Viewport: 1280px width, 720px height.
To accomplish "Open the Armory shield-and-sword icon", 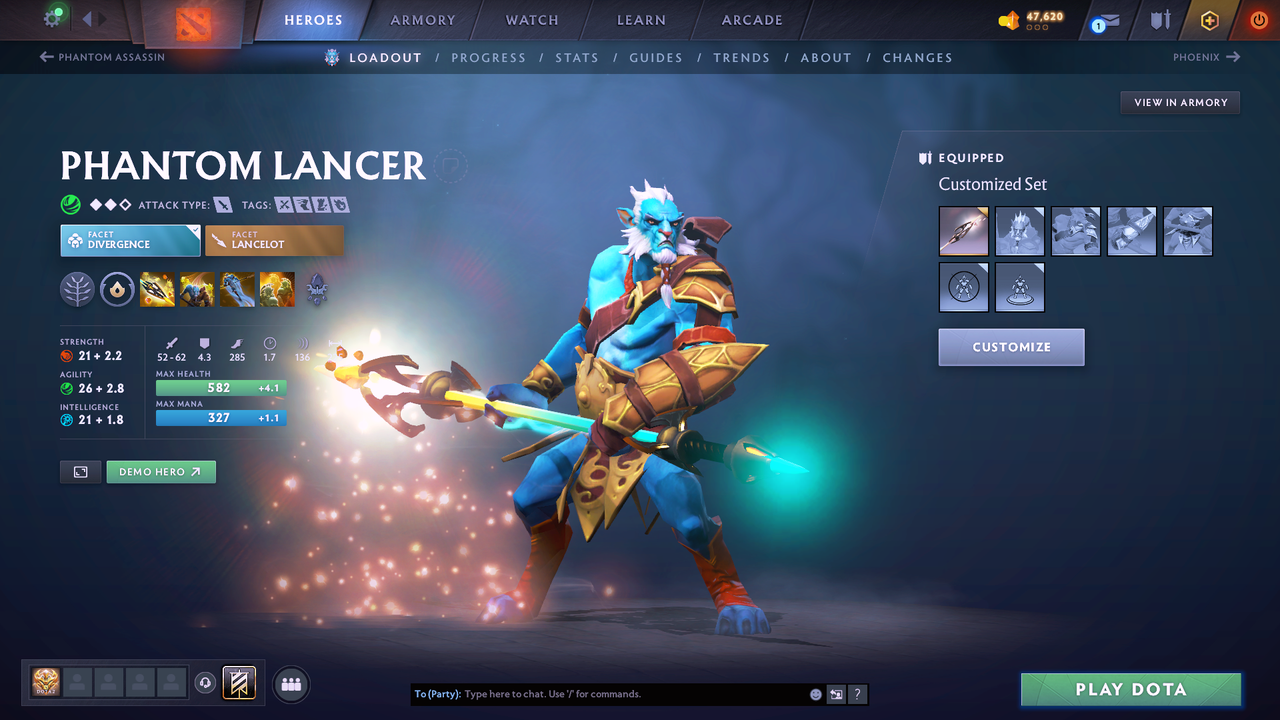I will [1162, 20].
